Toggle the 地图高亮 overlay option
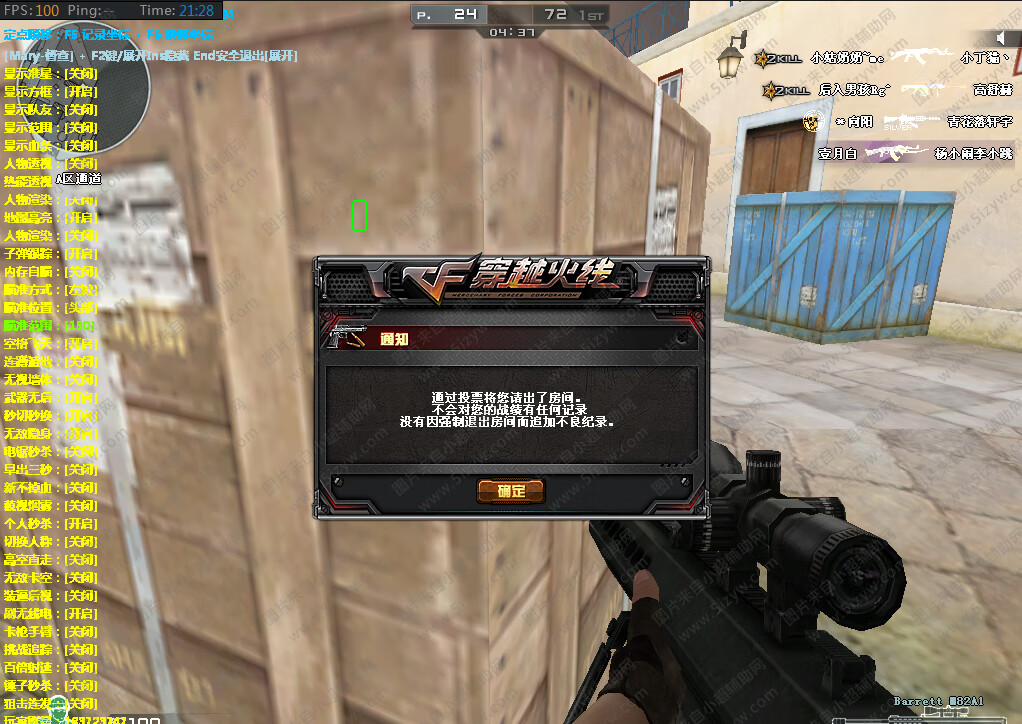The width and height of the screenshot is (1022, 724). tap(51, 217)
